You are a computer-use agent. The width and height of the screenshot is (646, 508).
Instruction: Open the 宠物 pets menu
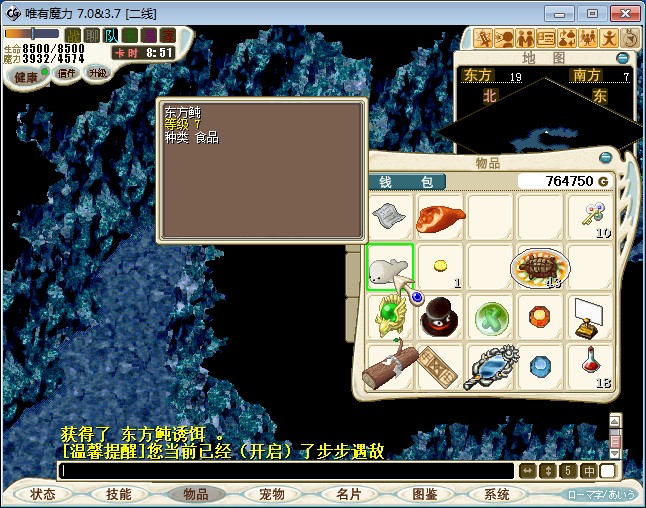pyautogui.click(x=272, y=494)
